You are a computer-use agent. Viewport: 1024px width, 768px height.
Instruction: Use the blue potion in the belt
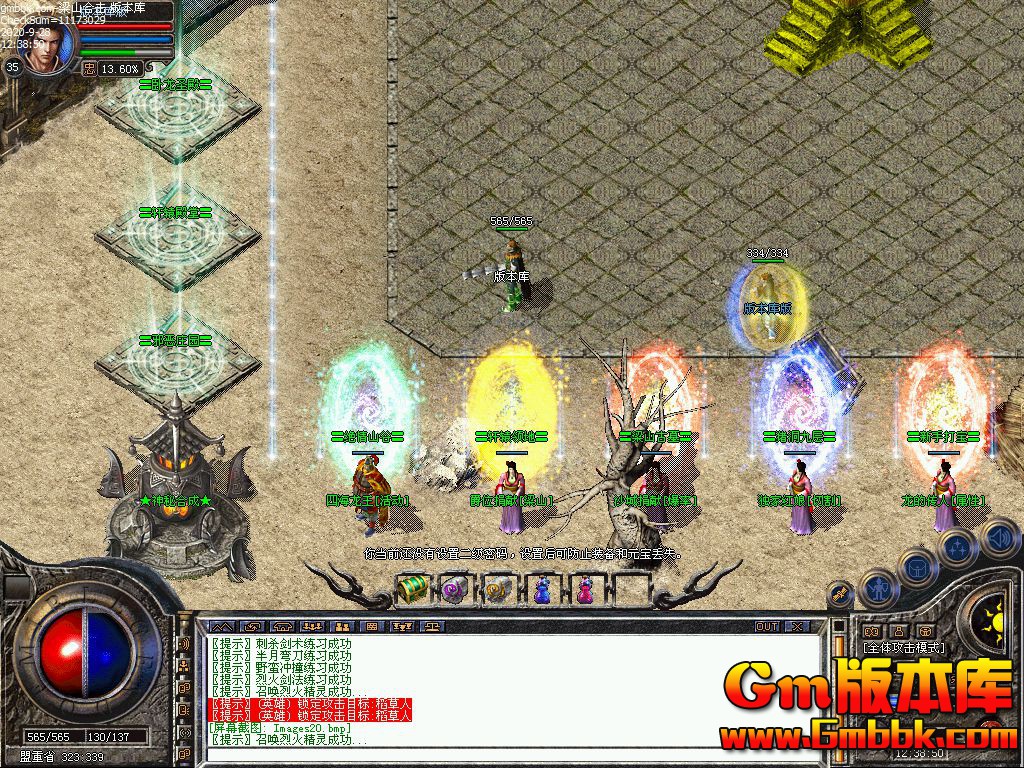pyautogui.click(x=541, y=590)
